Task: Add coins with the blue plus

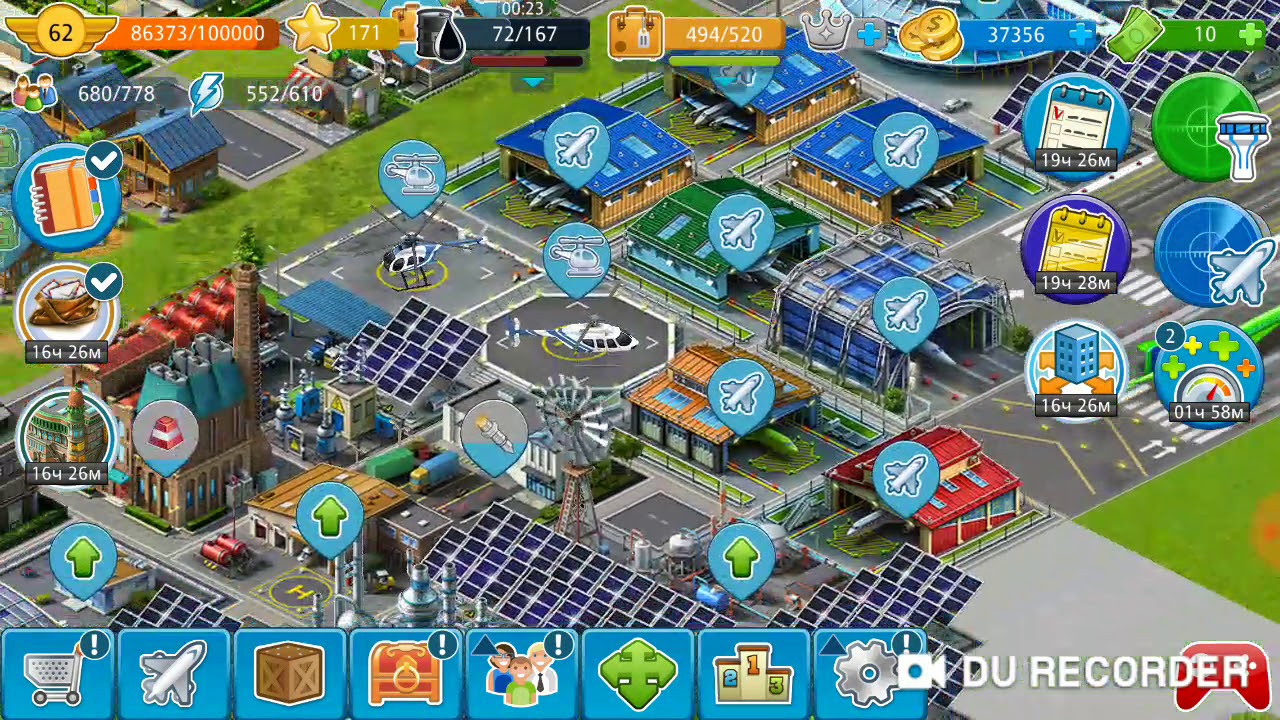Action: tap(1081, 34)
